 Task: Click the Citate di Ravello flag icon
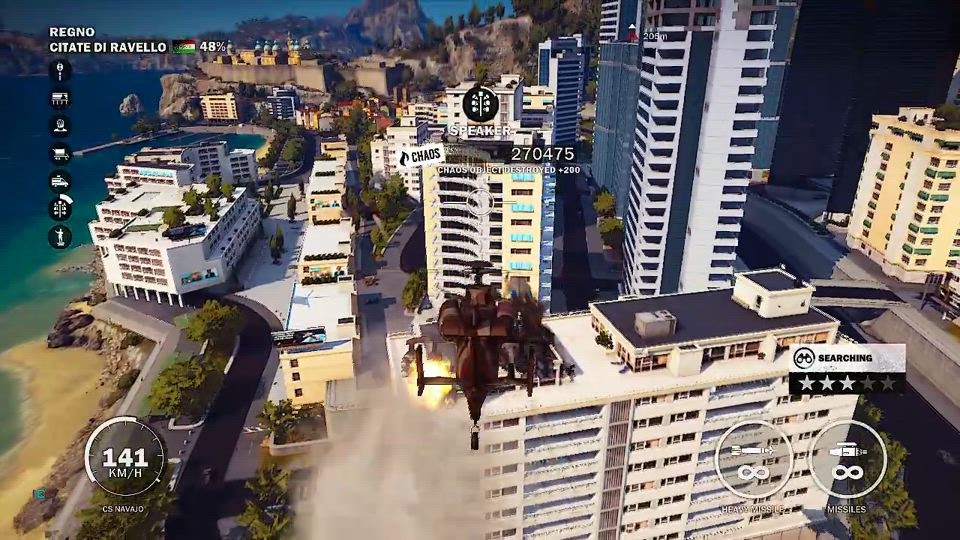click(184, 47)
